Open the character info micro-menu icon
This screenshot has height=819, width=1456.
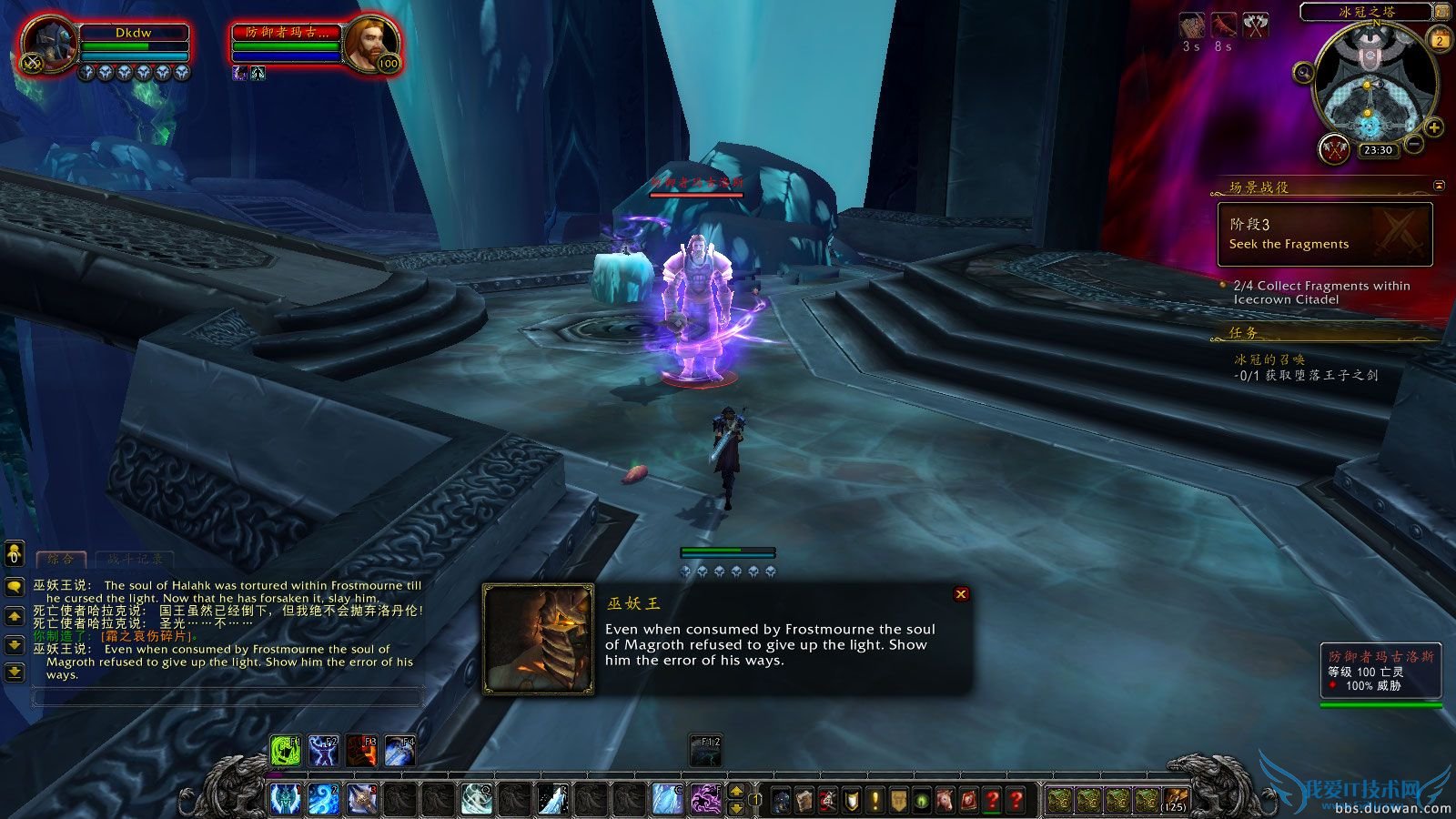780,799
